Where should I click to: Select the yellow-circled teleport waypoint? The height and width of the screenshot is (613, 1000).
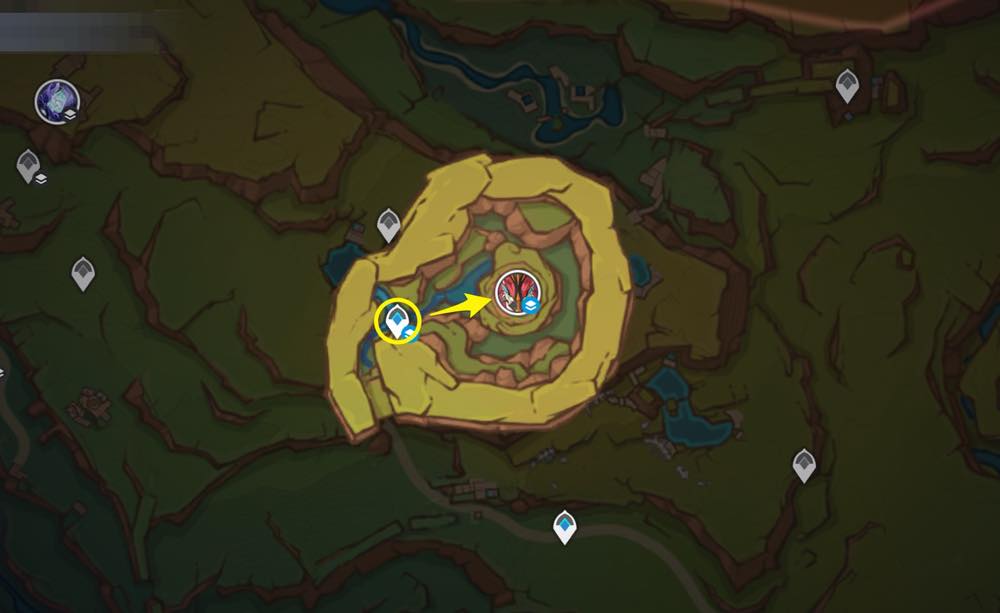point(398,322)
